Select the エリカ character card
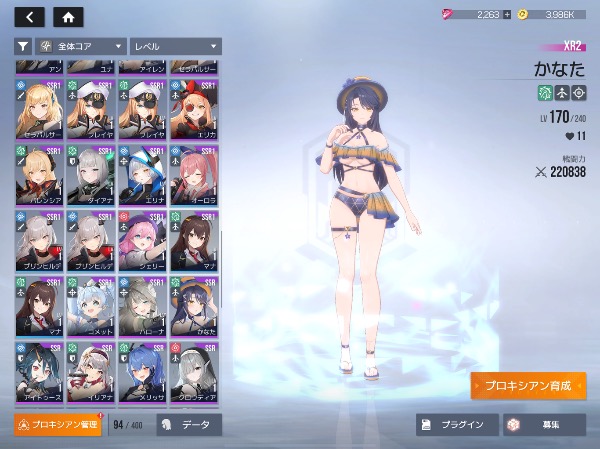600x449 pixels. click(195, 109)
